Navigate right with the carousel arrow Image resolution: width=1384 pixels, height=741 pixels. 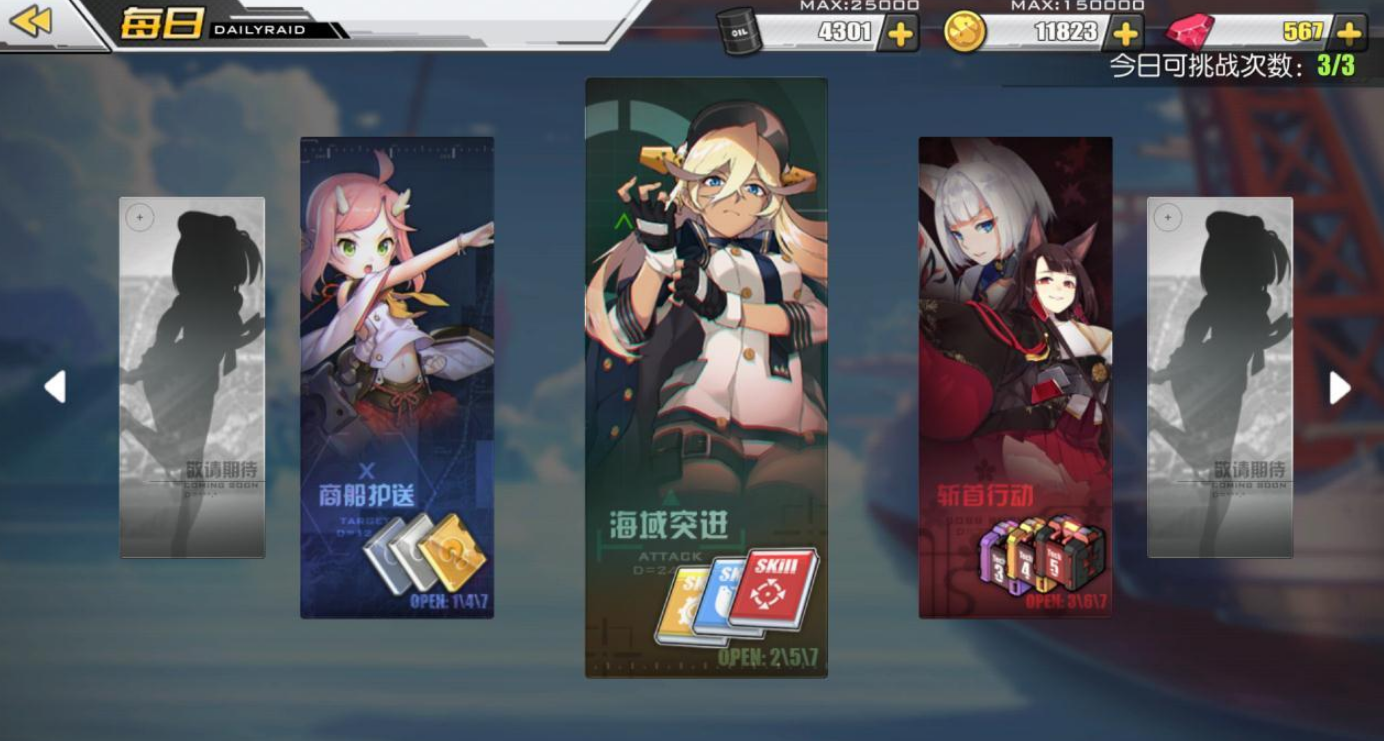click(1338, 388)
